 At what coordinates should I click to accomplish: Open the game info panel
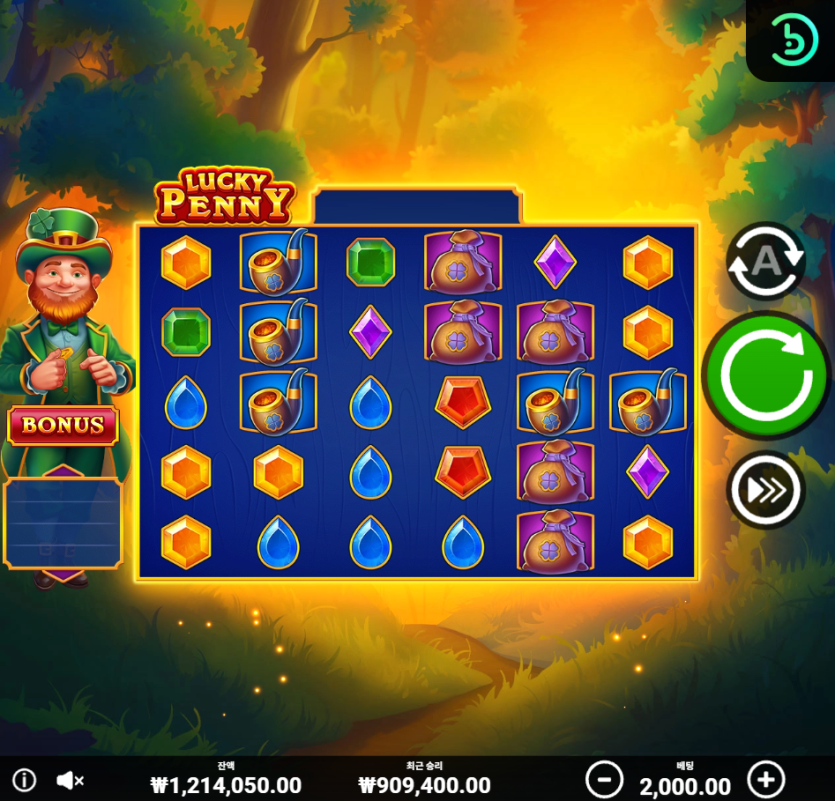23,780
